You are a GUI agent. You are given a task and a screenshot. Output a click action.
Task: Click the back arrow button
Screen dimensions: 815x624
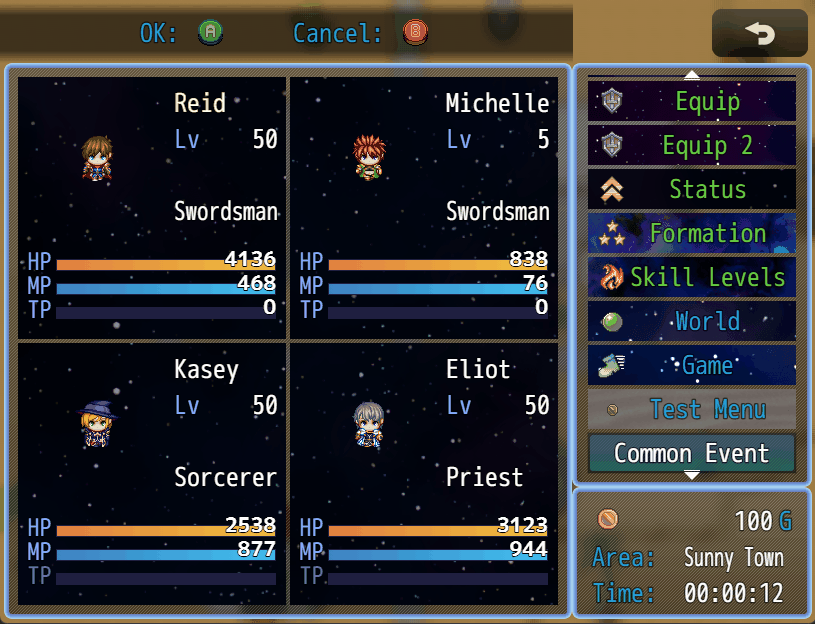(x=760, y=34)
